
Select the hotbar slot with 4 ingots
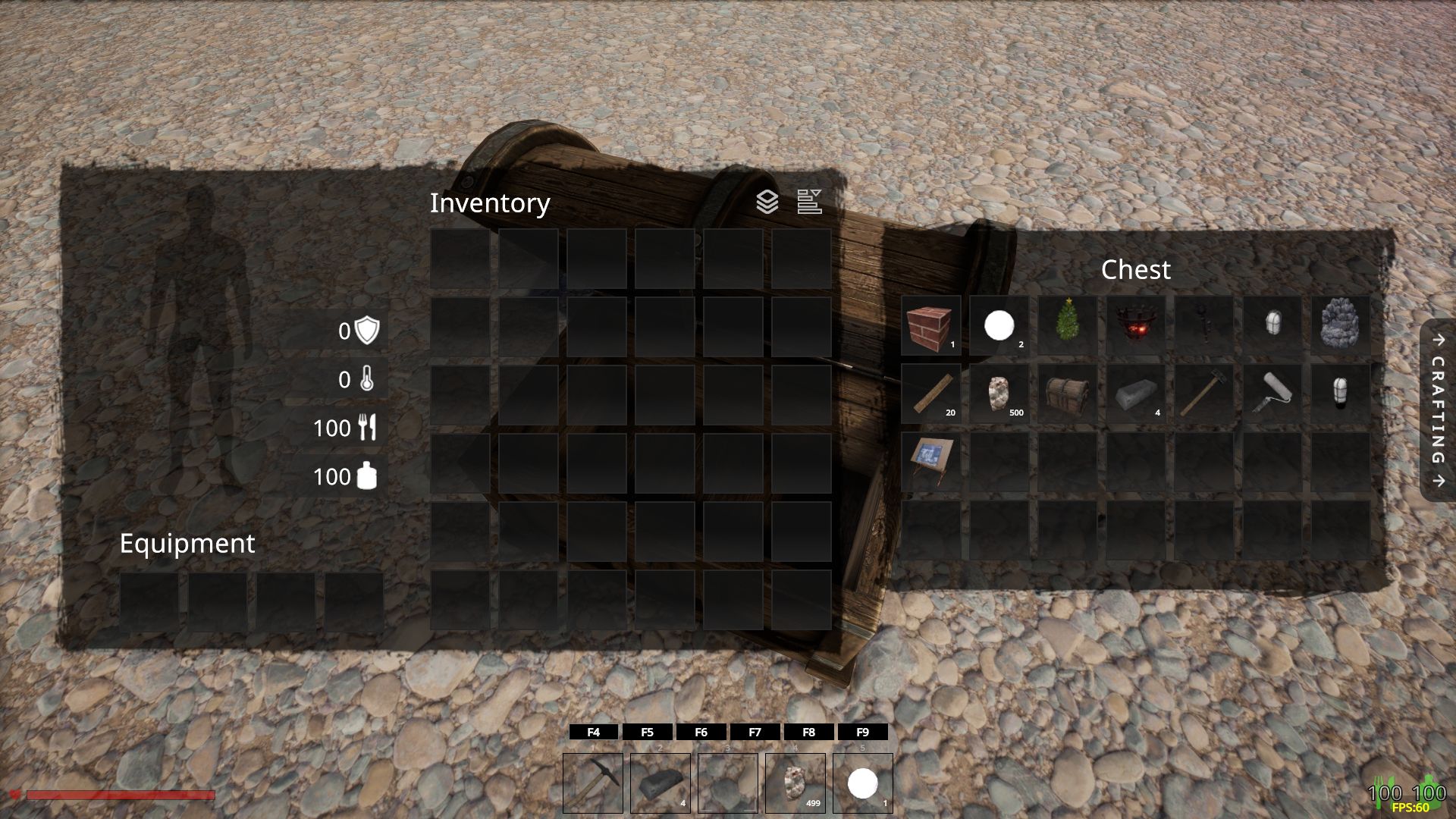pos(661,783)
